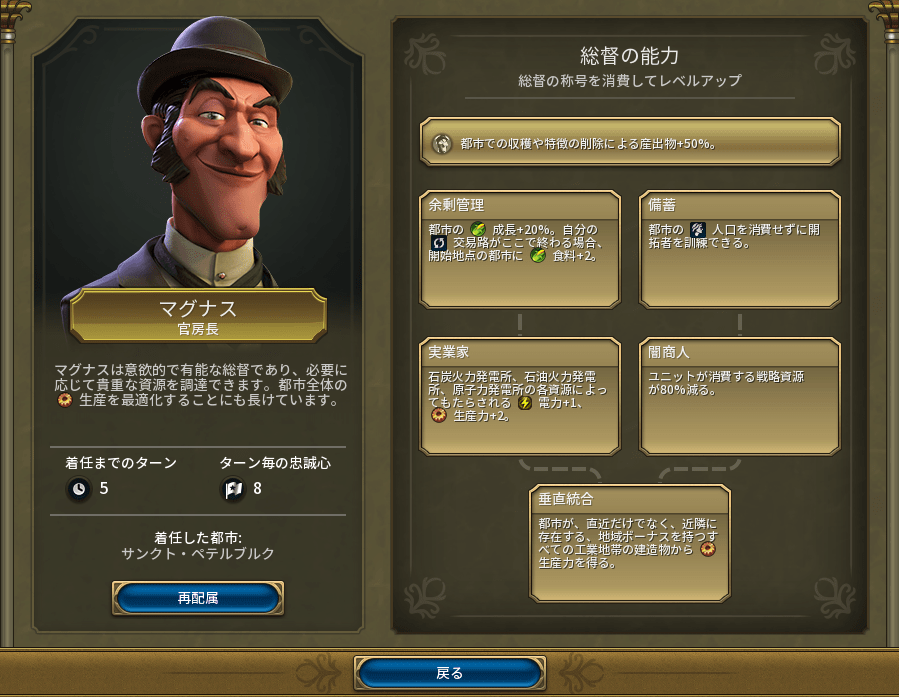Select the 余剰管理 promotion card

(x=520, y=250)
